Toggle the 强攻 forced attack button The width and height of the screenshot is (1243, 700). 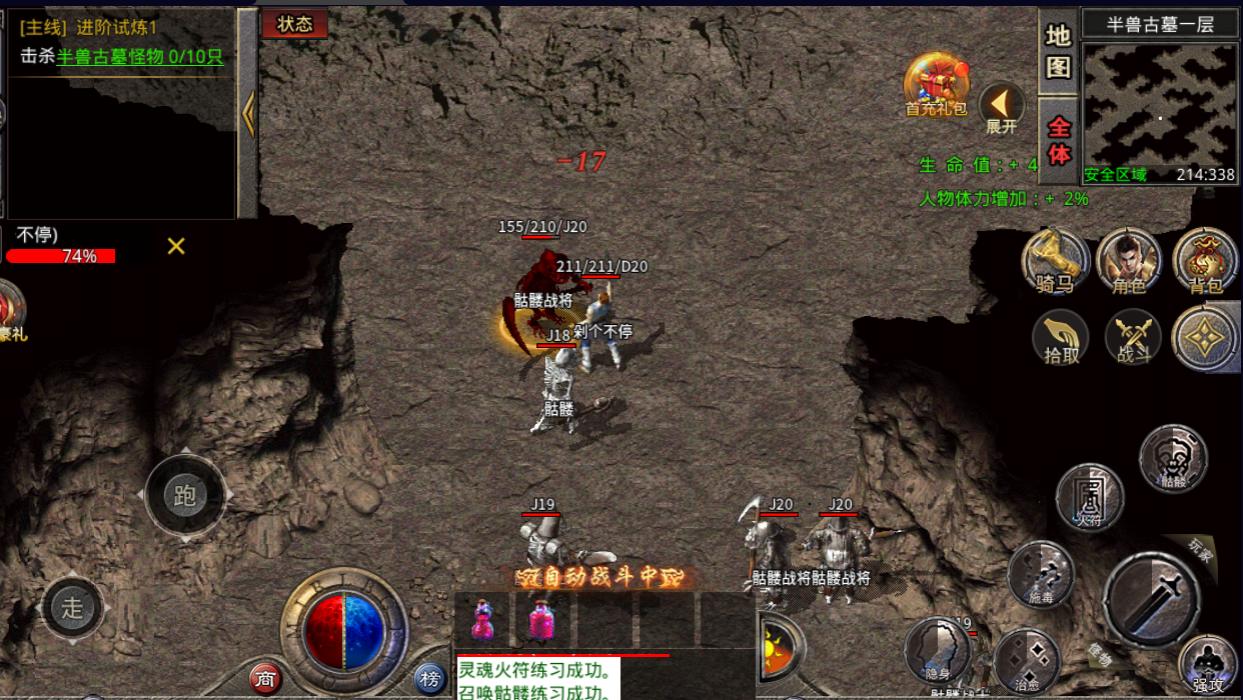coord(1208,665)
